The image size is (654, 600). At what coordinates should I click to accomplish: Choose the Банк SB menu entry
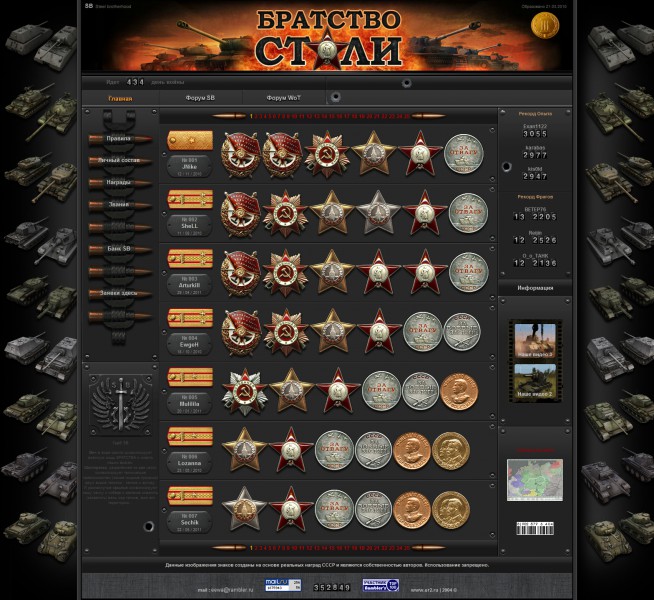click(x=119, y=249)
